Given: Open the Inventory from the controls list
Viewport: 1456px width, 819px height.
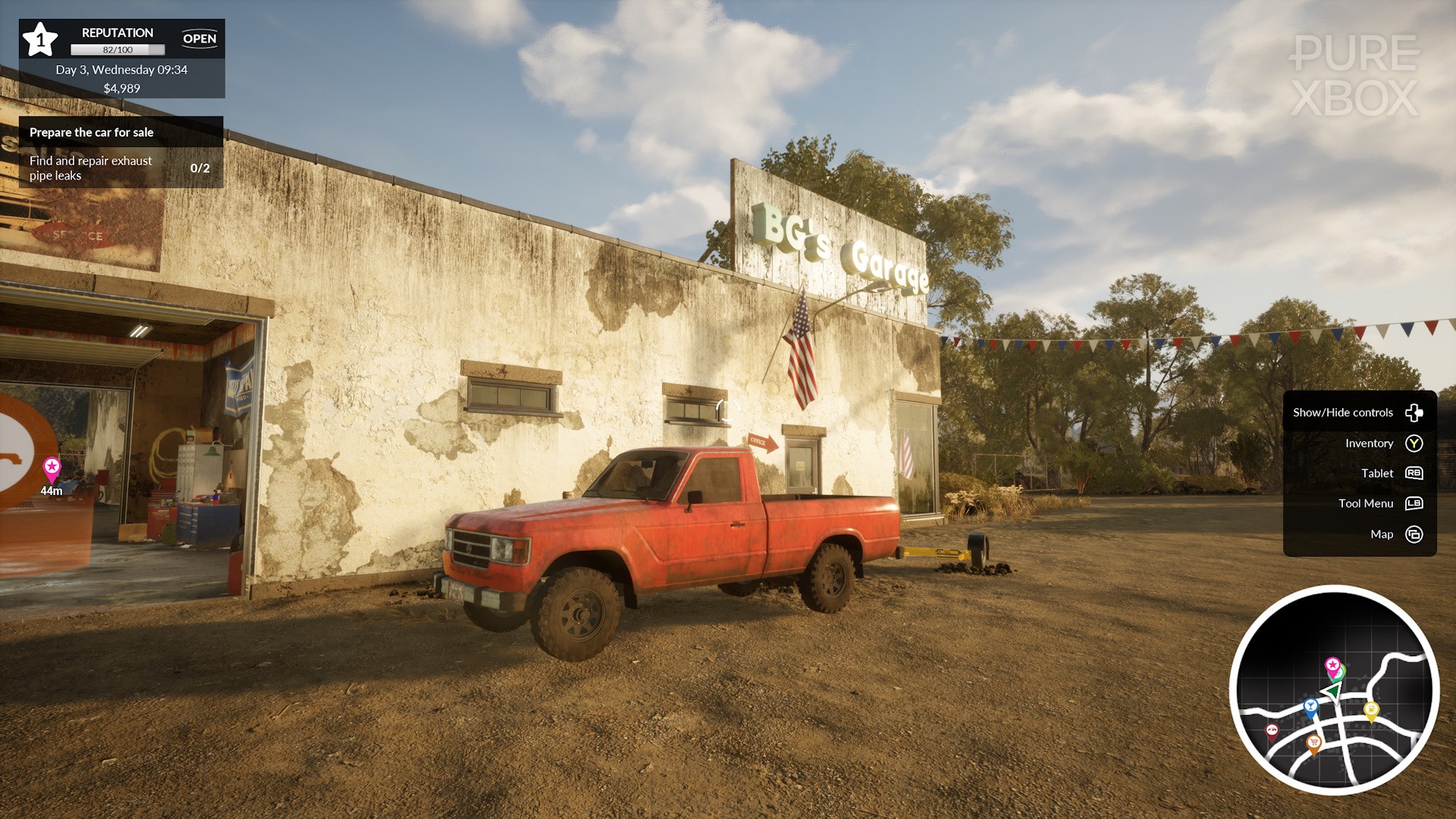Looking at the screenshot, I should (1383, 444).
